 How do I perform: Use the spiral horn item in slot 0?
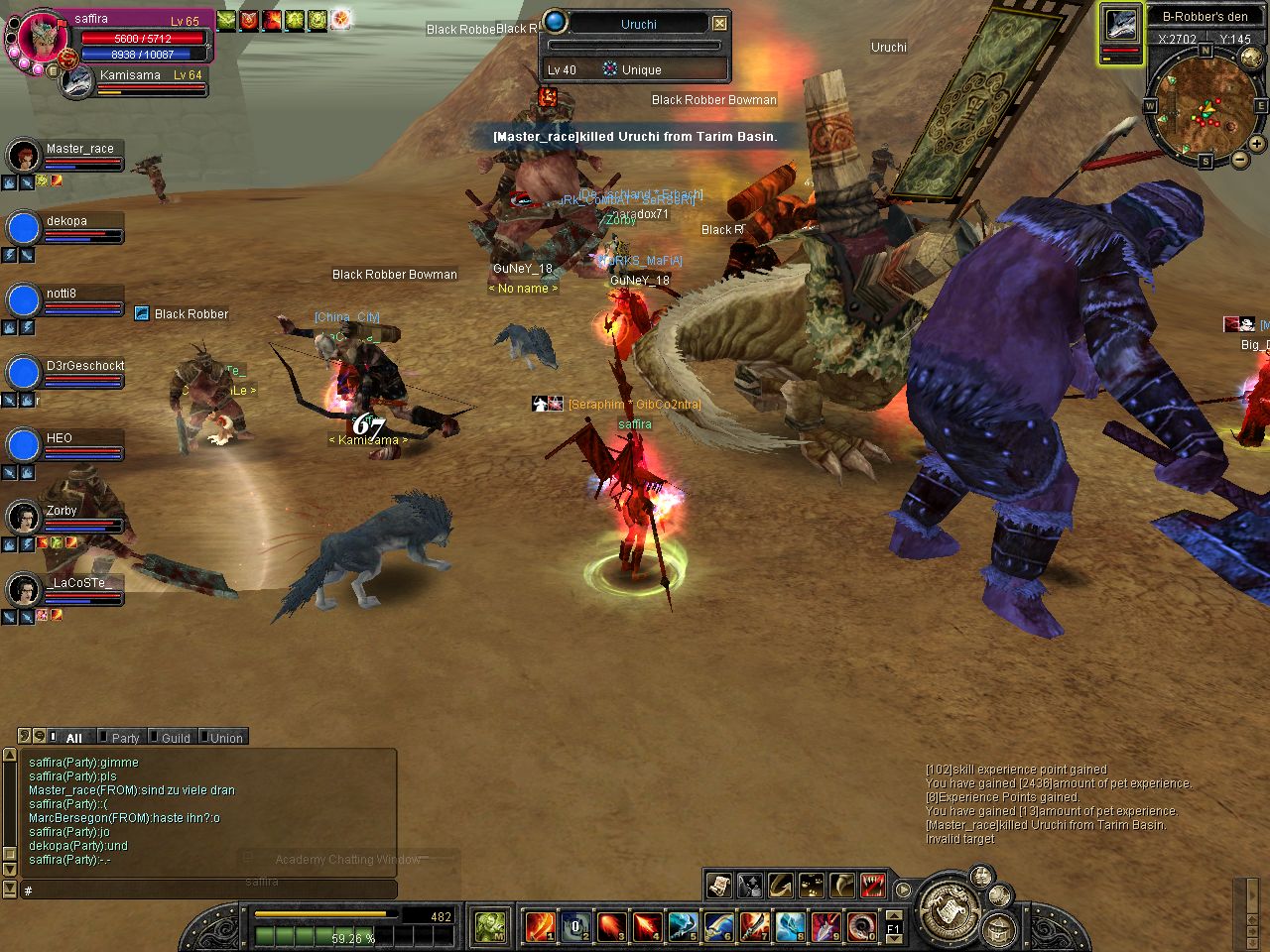(861, 926)
